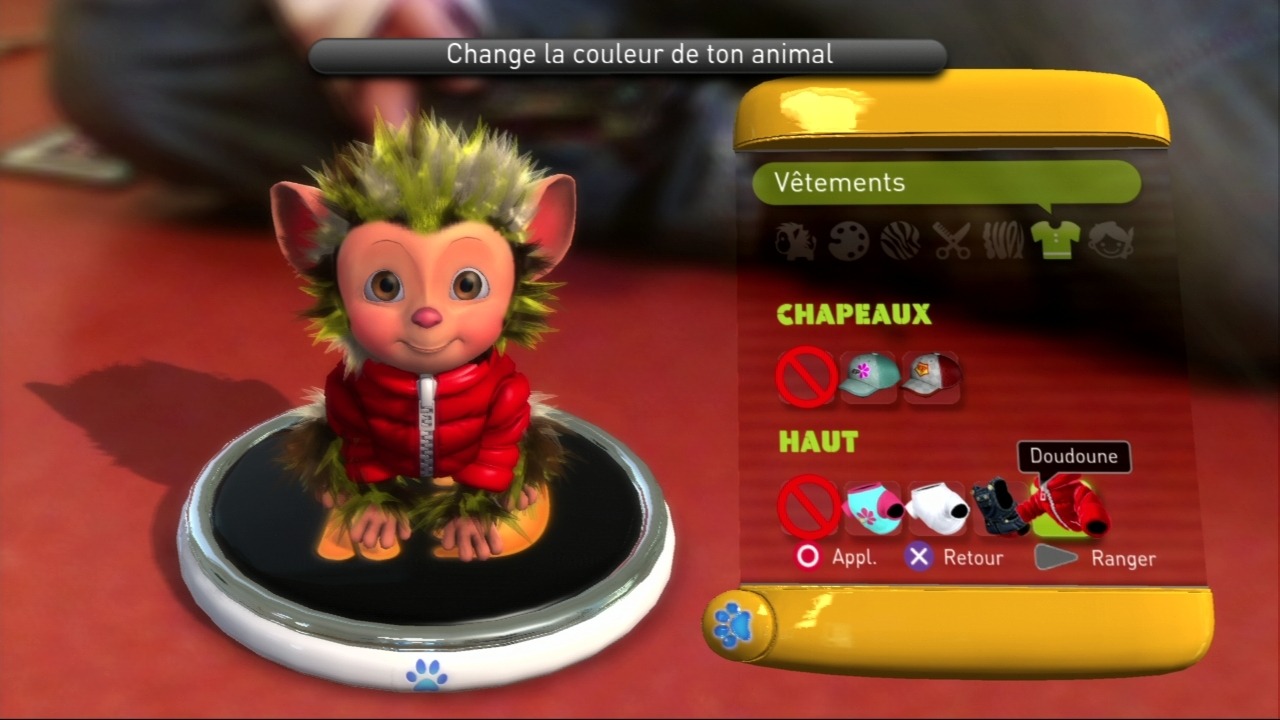Choose no hat under Chapeaux
The image size is (1280, 720).
[x=806, y=378]
